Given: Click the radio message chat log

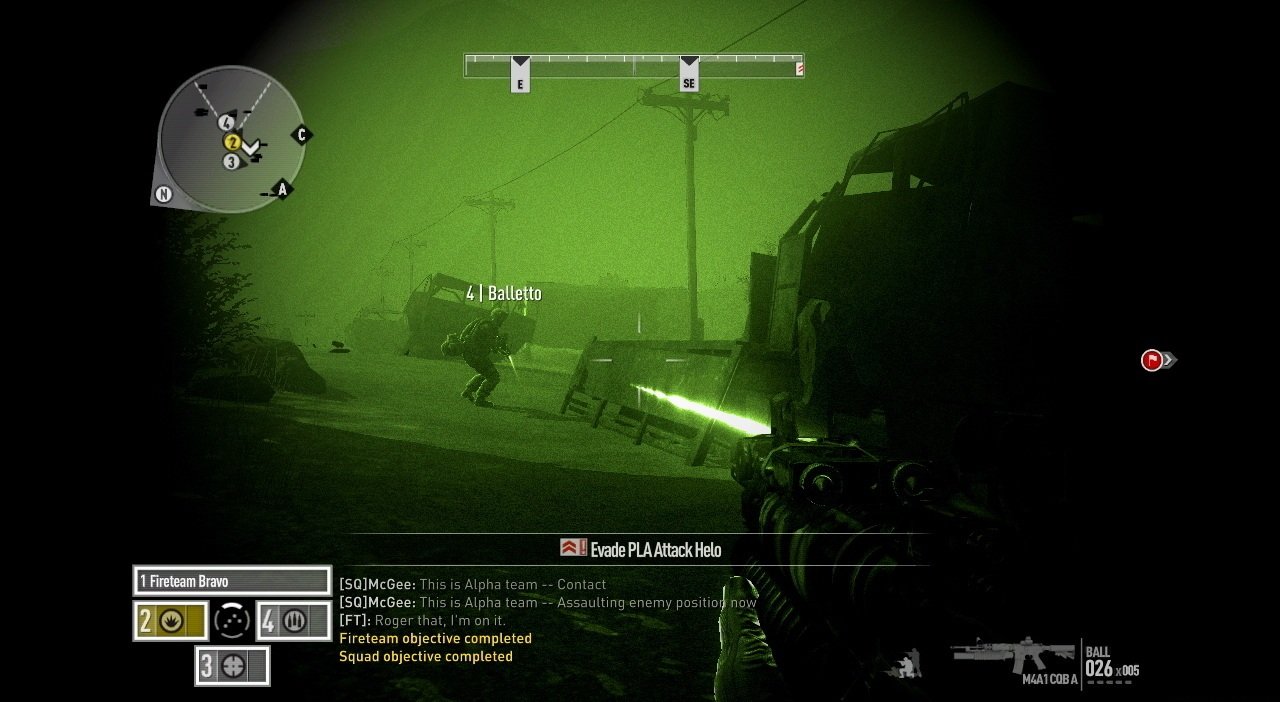Looking at the screenshot, I should [x=547, y=620].
